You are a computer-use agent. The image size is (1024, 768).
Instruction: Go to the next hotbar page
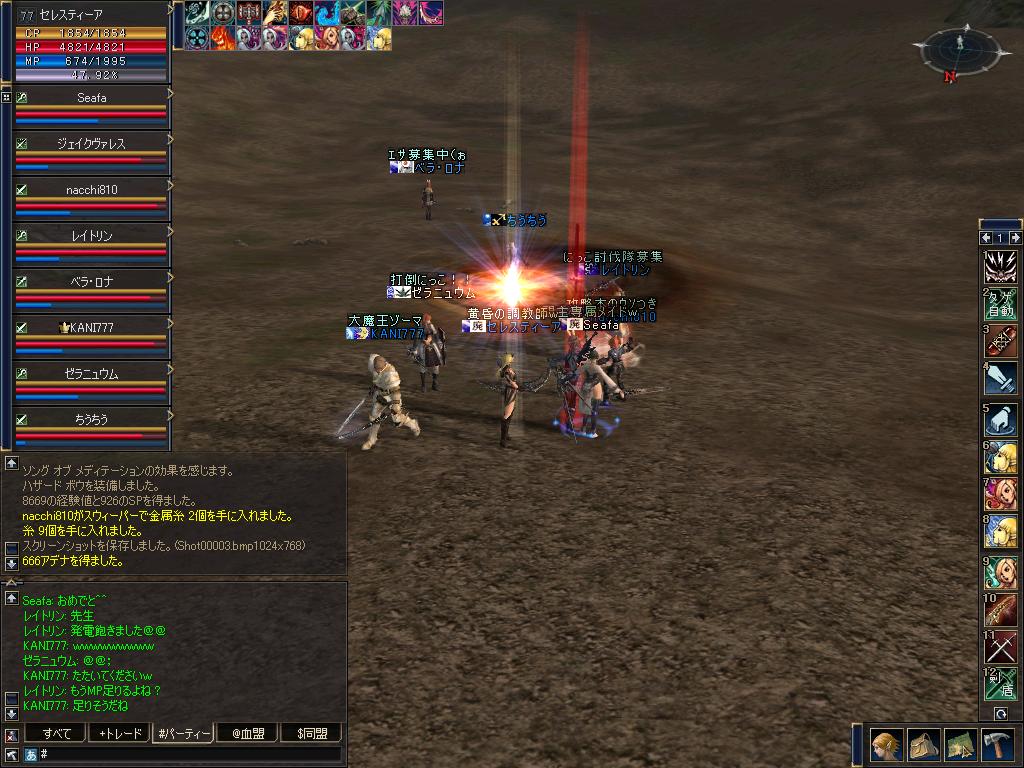point(1015,238)
